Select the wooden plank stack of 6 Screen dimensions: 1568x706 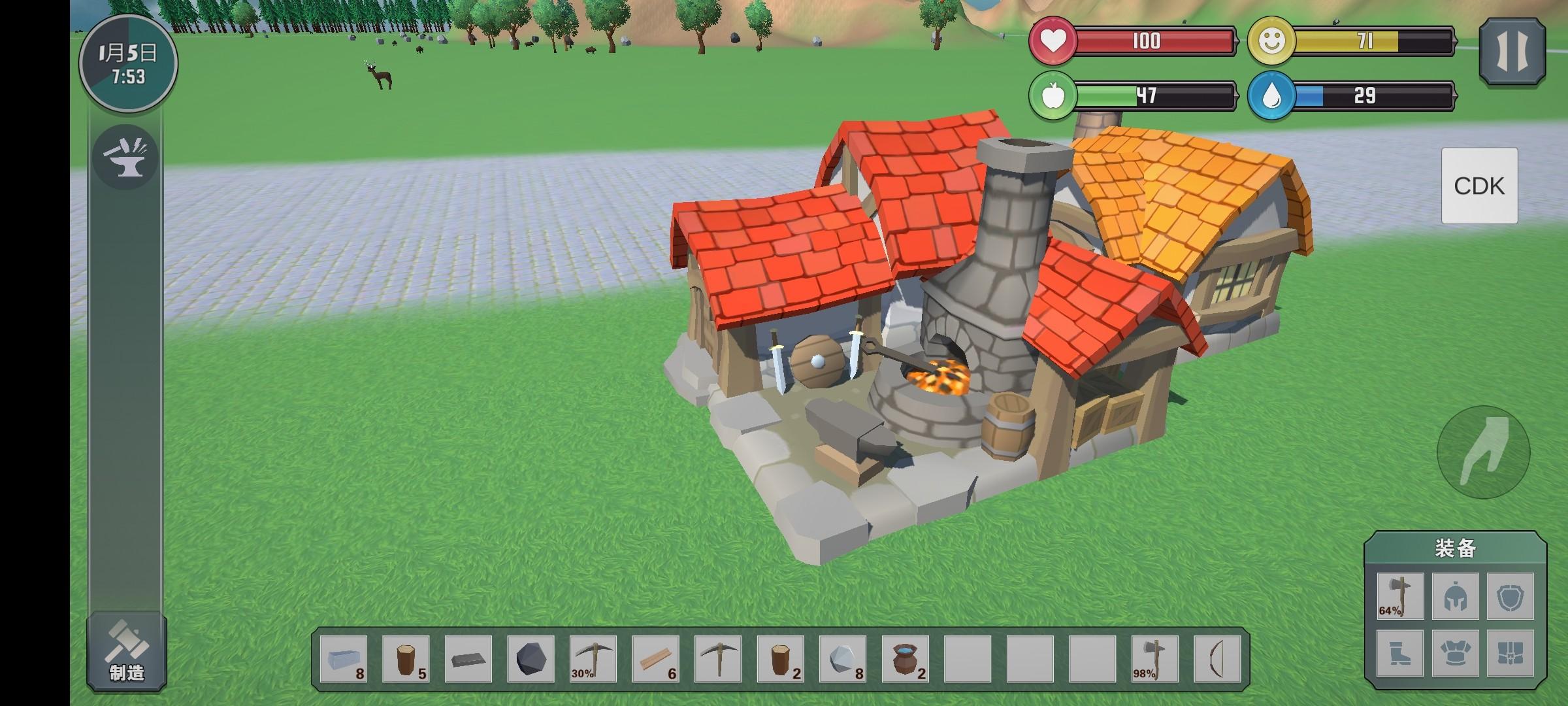656,659
